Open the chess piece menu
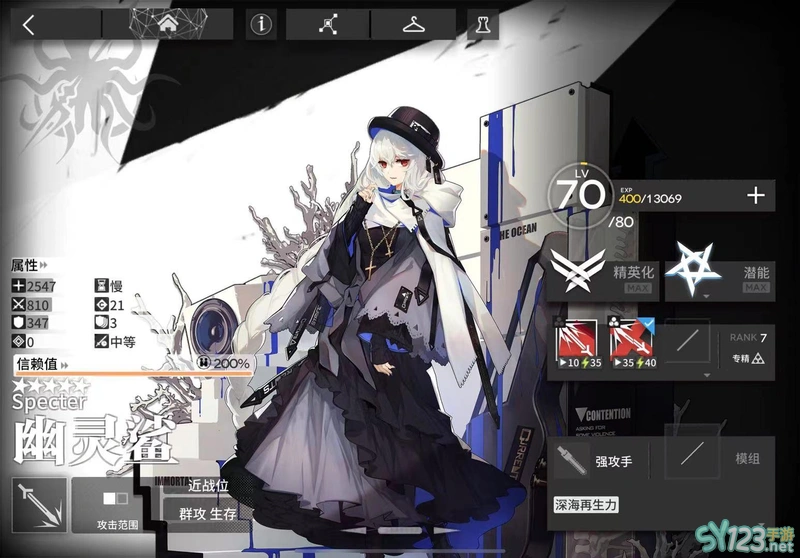This screenshot has width=800, height=558. [x=482, y=25]
